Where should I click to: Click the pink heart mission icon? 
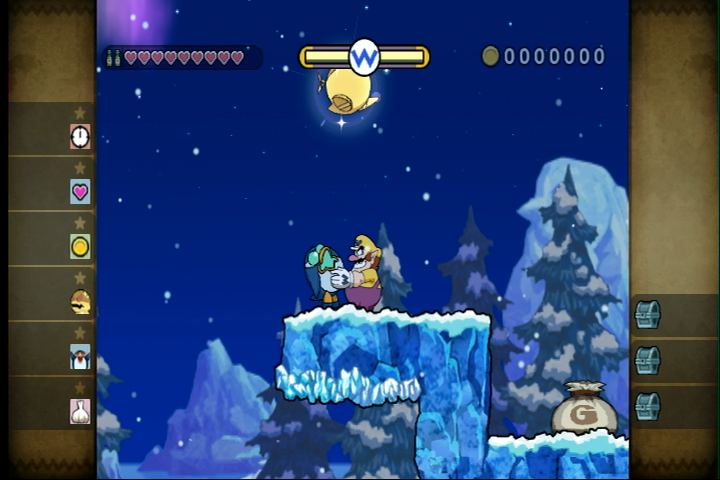(x=80, y=191)
